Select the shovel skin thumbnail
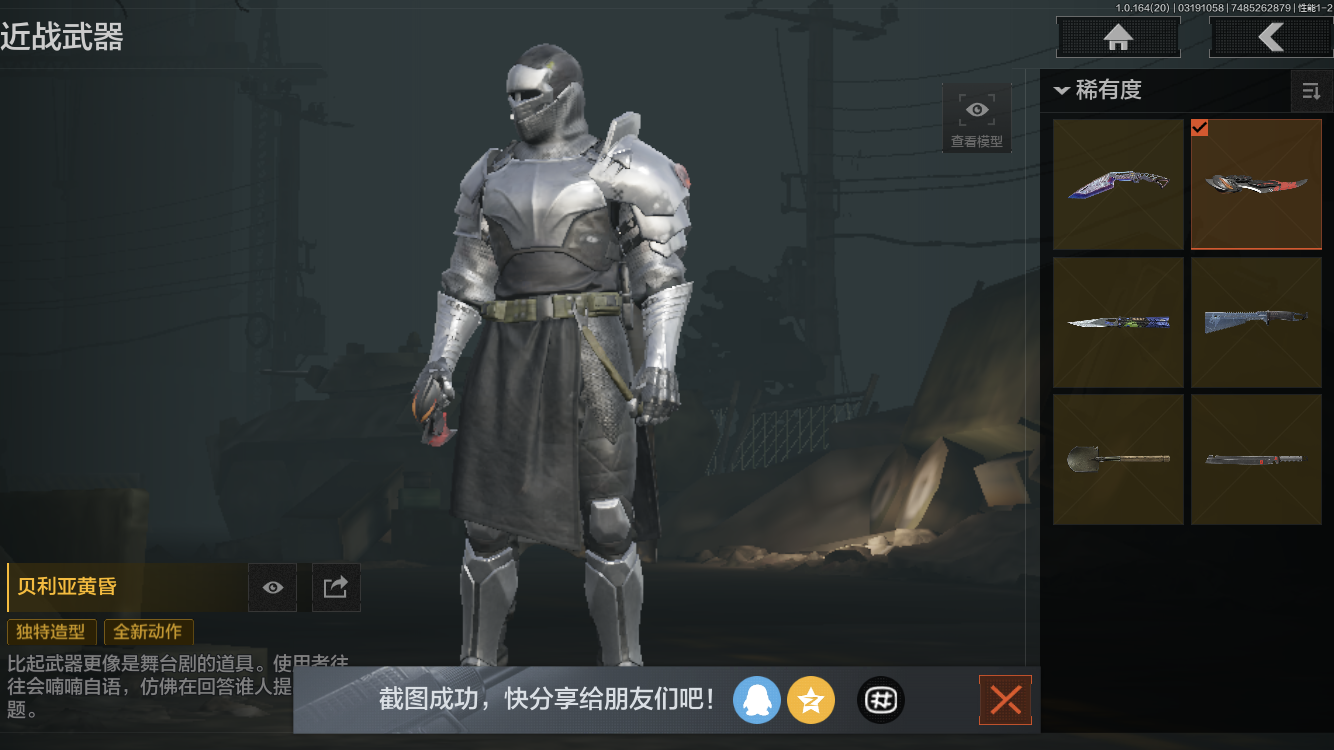The image size is (1334, 750). click(x=1118, y=458)
